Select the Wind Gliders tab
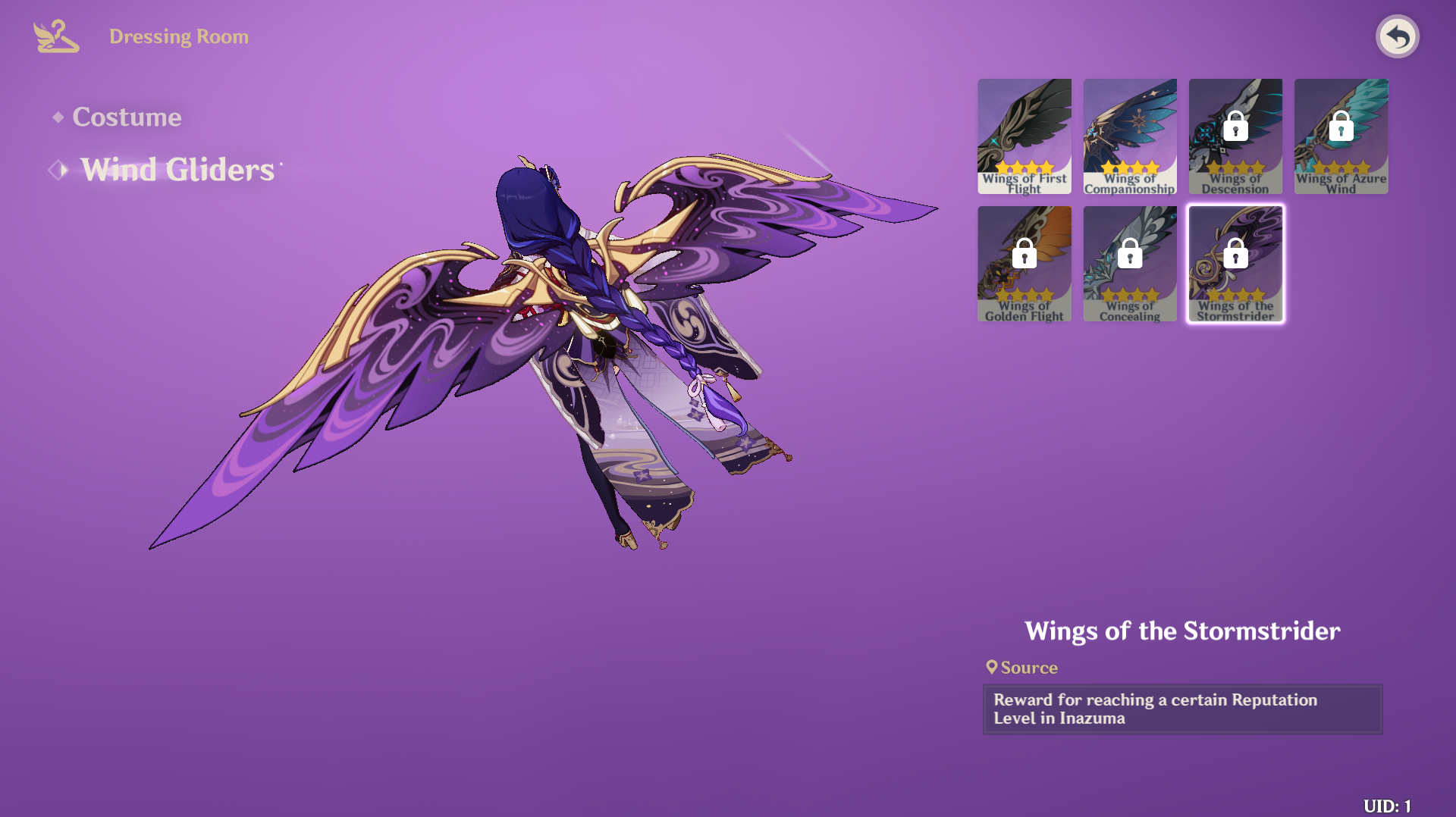This screenshot has width=1456, height=817. [x=177, y=170]
